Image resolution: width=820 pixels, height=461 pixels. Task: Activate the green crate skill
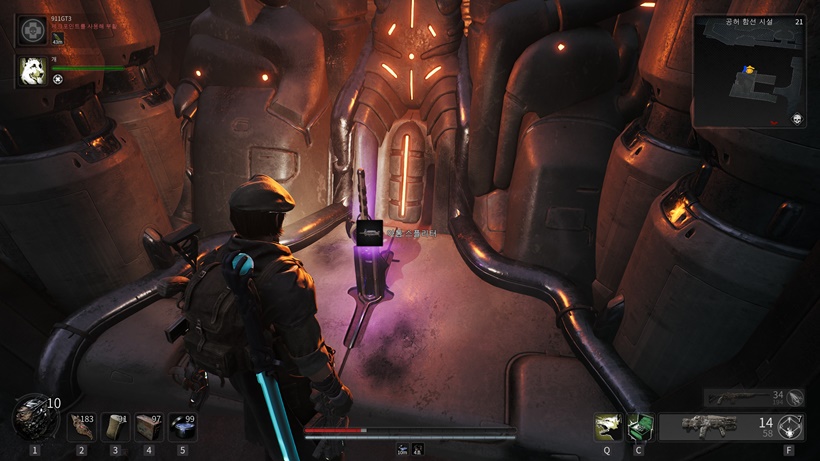tap(640, 426)
